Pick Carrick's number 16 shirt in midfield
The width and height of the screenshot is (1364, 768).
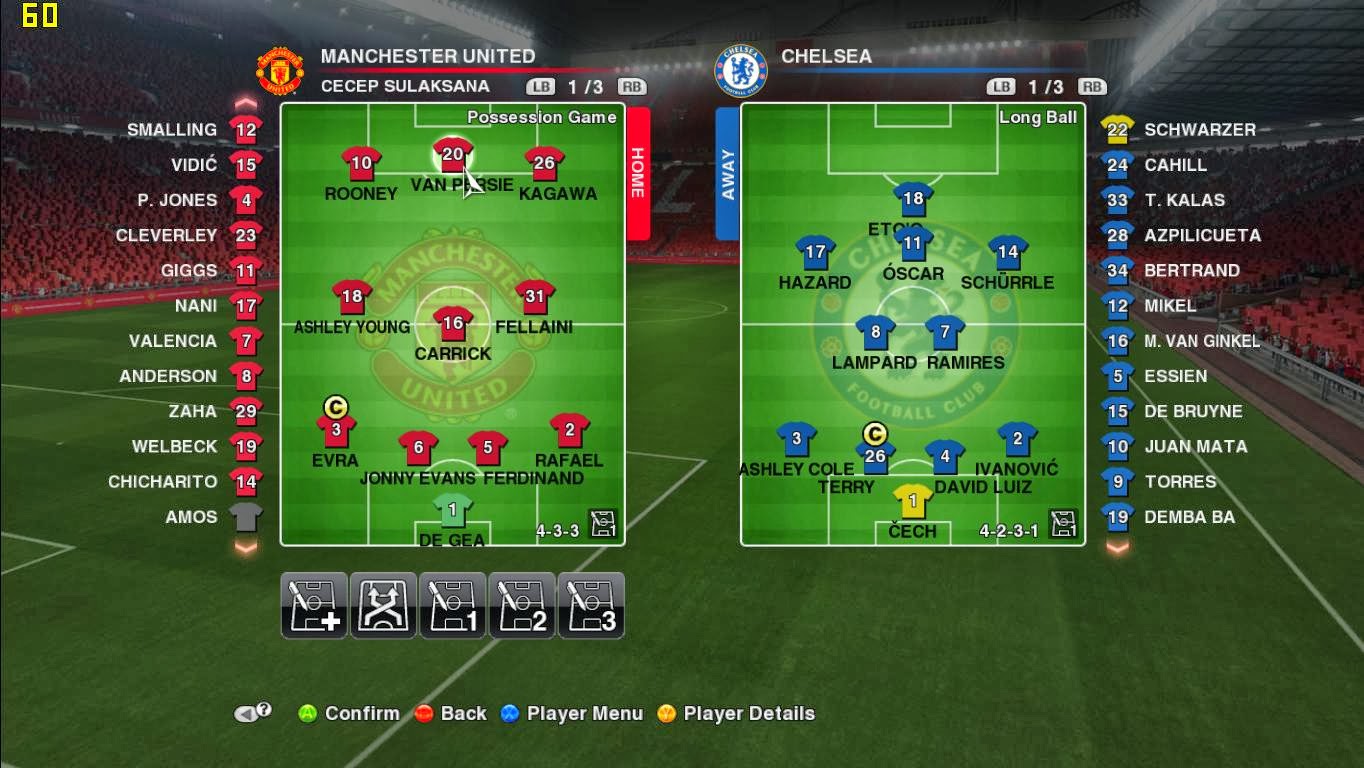click(453, 324)
